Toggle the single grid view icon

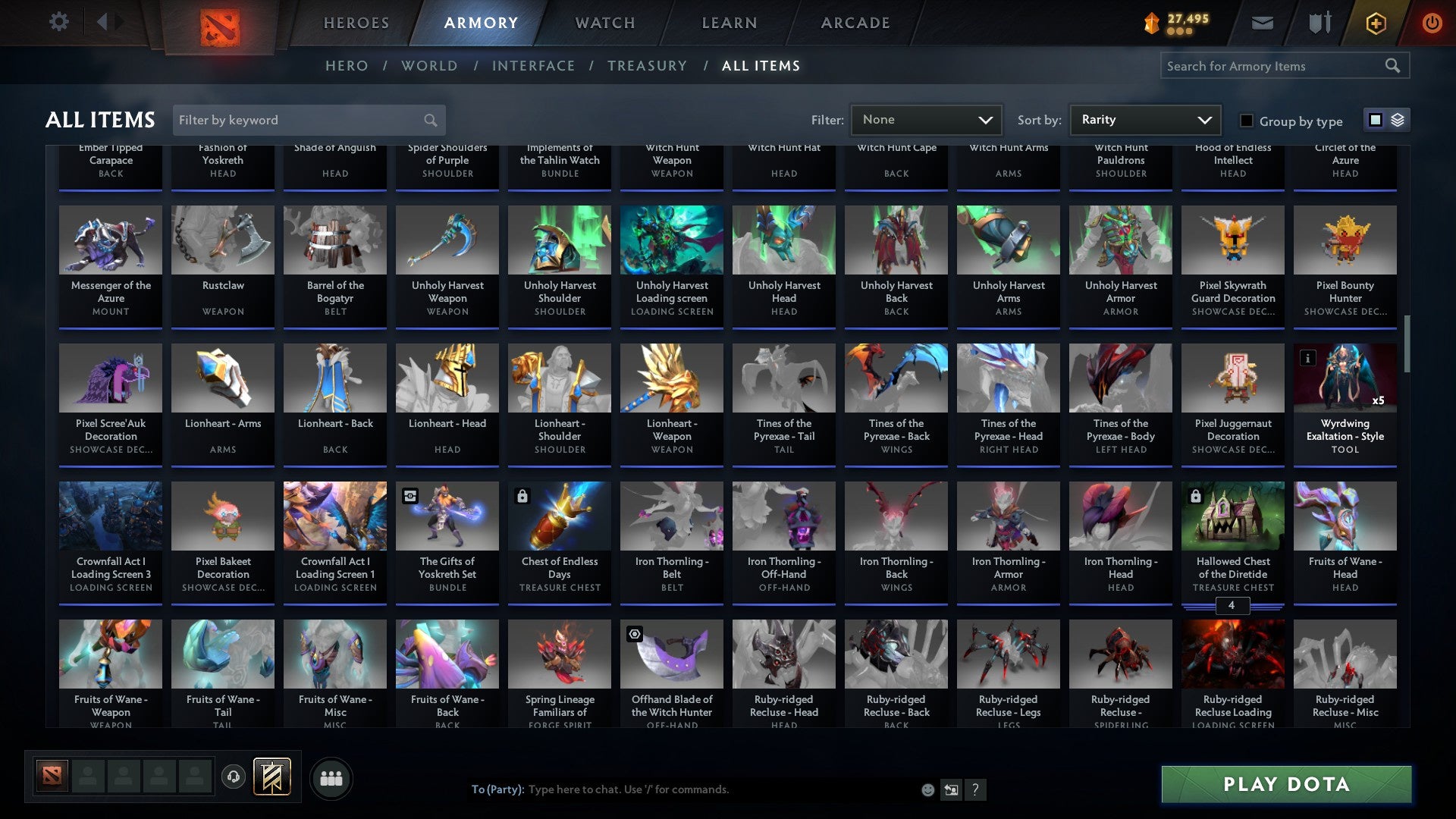(1375, 120)
